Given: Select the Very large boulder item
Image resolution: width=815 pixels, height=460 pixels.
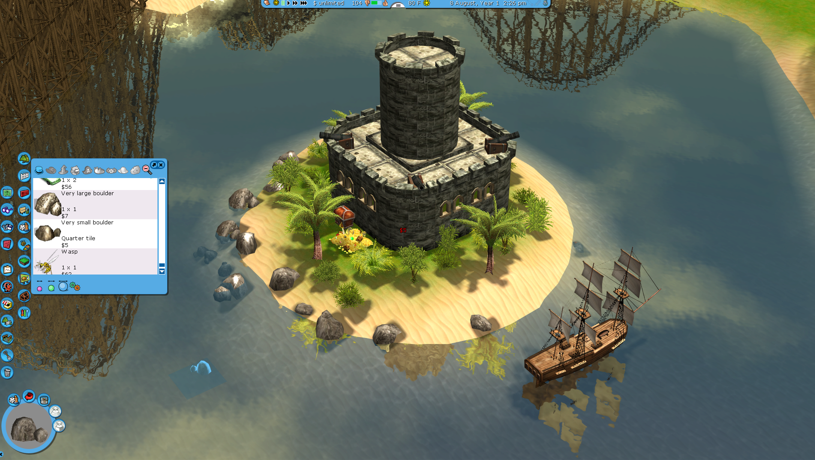Looking at the screenshot, I should [x=48, y=204].
